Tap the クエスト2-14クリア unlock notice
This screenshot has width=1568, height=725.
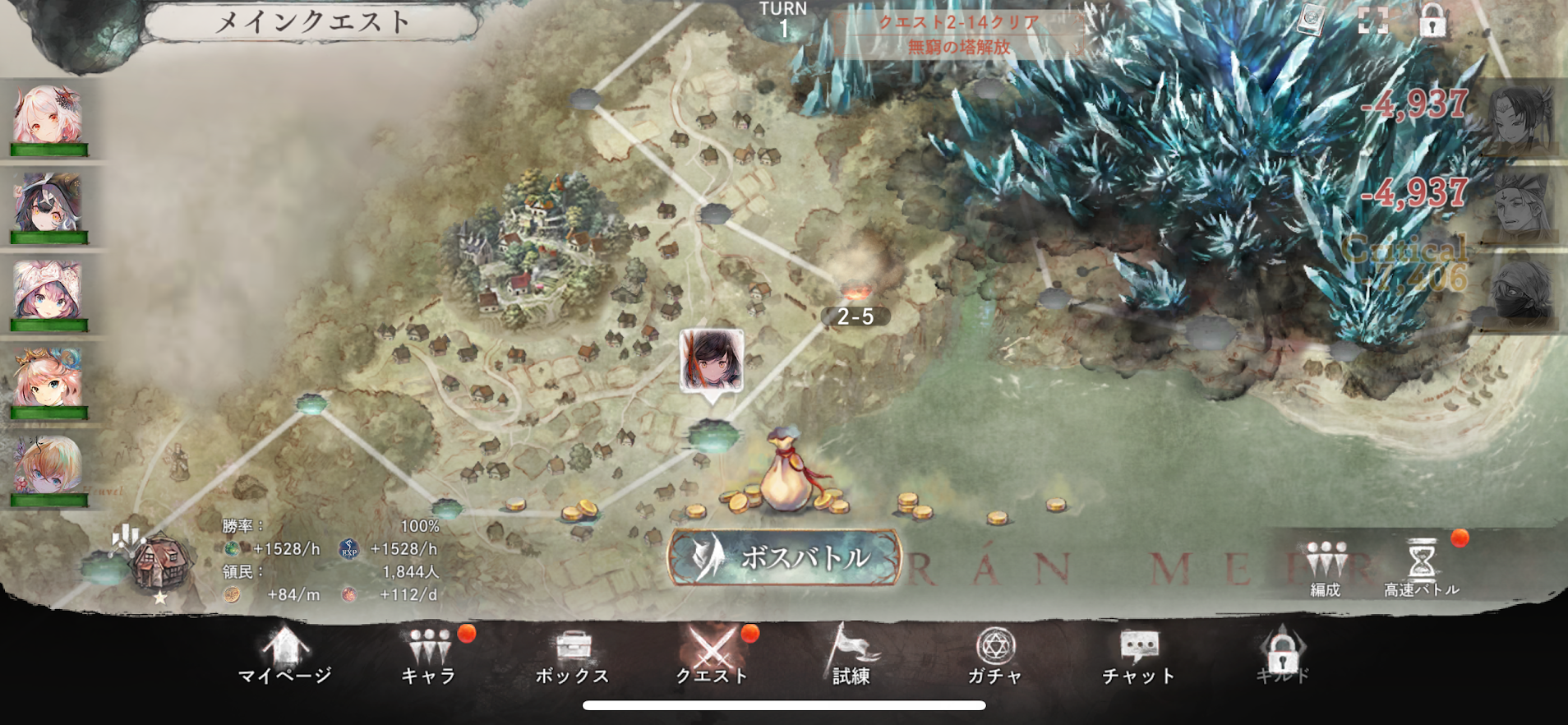[958, 35]
